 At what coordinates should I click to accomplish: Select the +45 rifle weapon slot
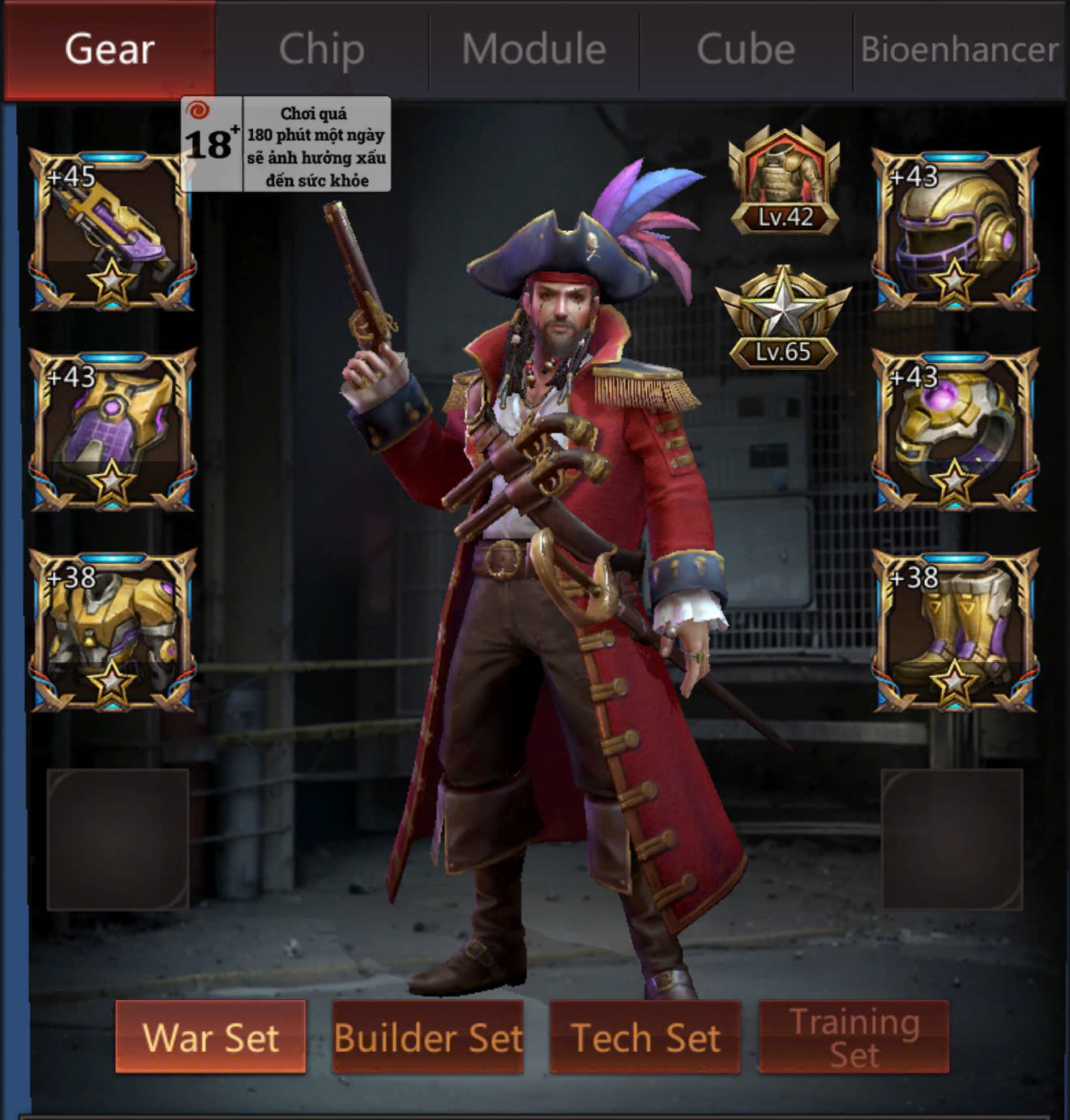pos(112,229)
